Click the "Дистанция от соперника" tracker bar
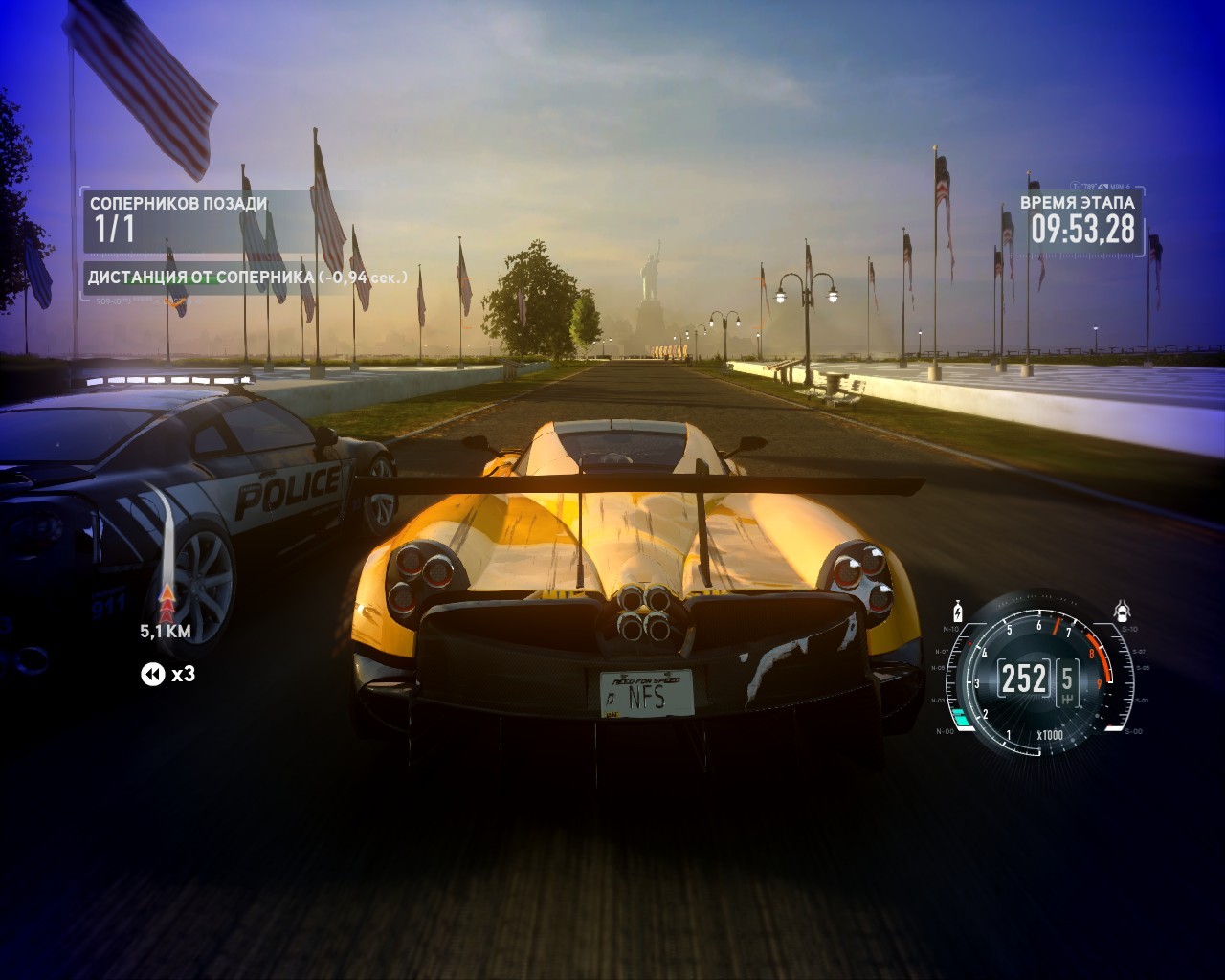 (249, 278)
